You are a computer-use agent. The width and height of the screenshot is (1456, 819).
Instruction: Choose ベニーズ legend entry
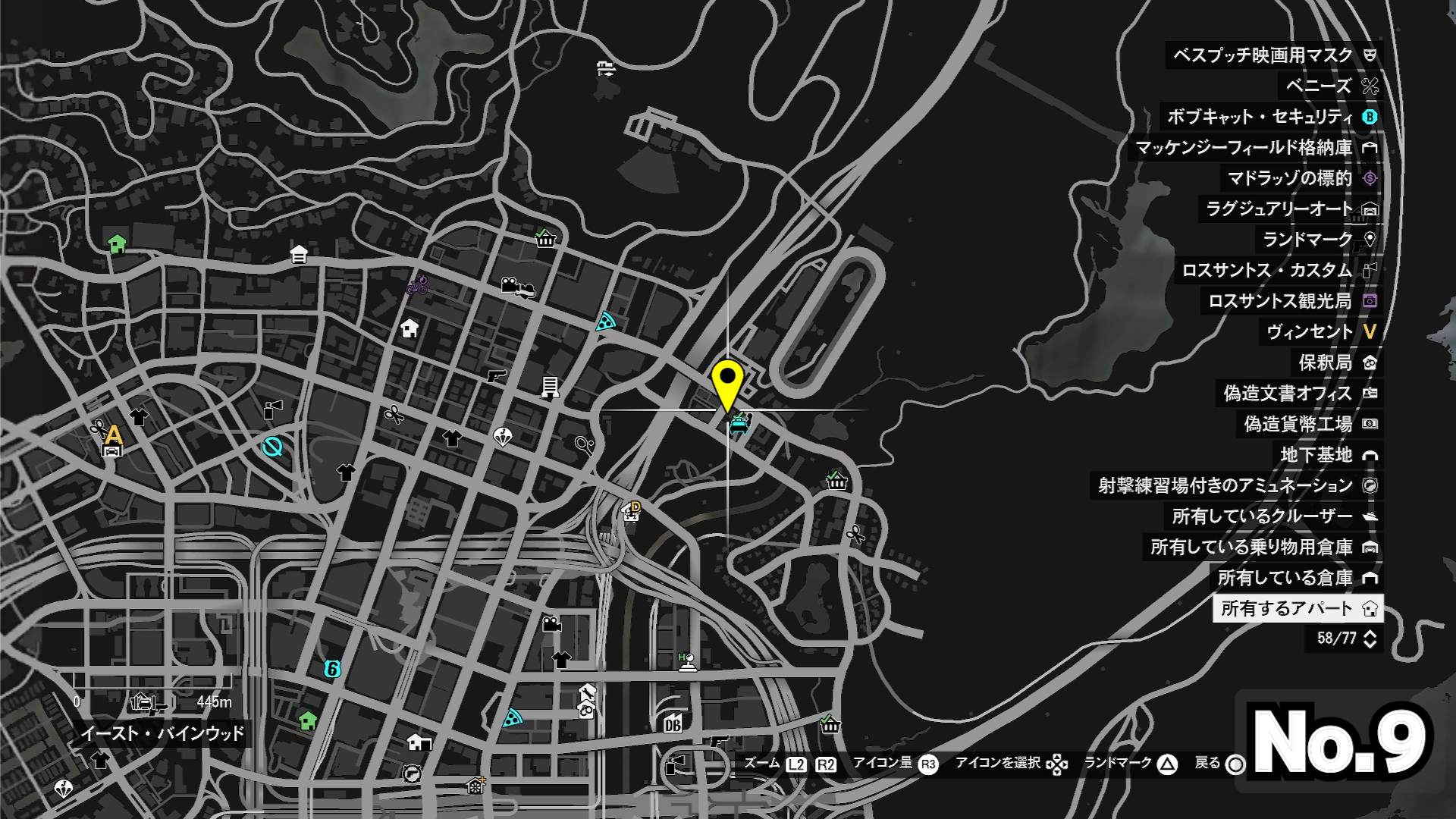click(1319, 86)
